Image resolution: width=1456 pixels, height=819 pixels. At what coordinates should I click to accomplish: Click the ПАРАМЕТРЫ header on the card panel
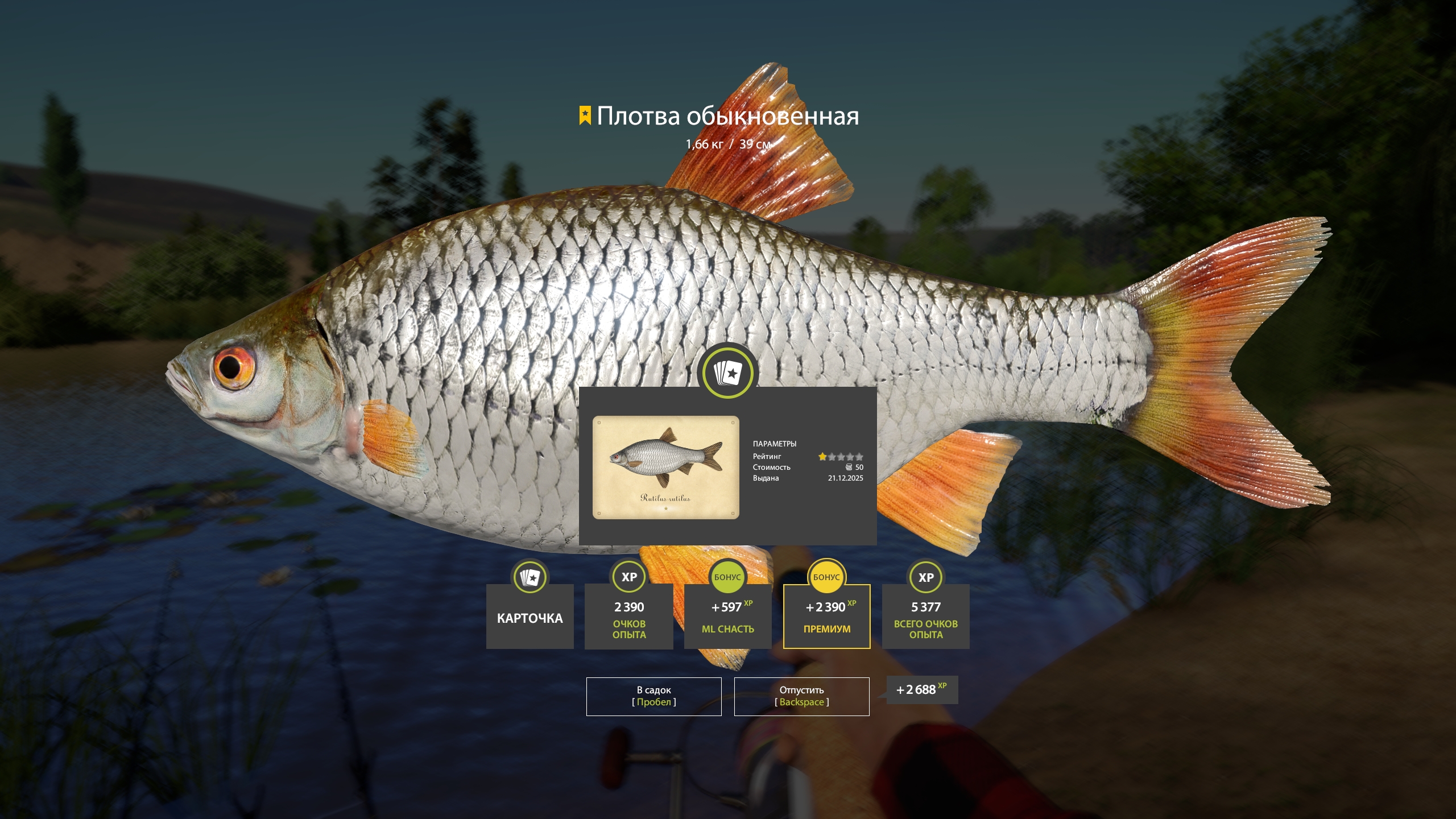point(775,445)
